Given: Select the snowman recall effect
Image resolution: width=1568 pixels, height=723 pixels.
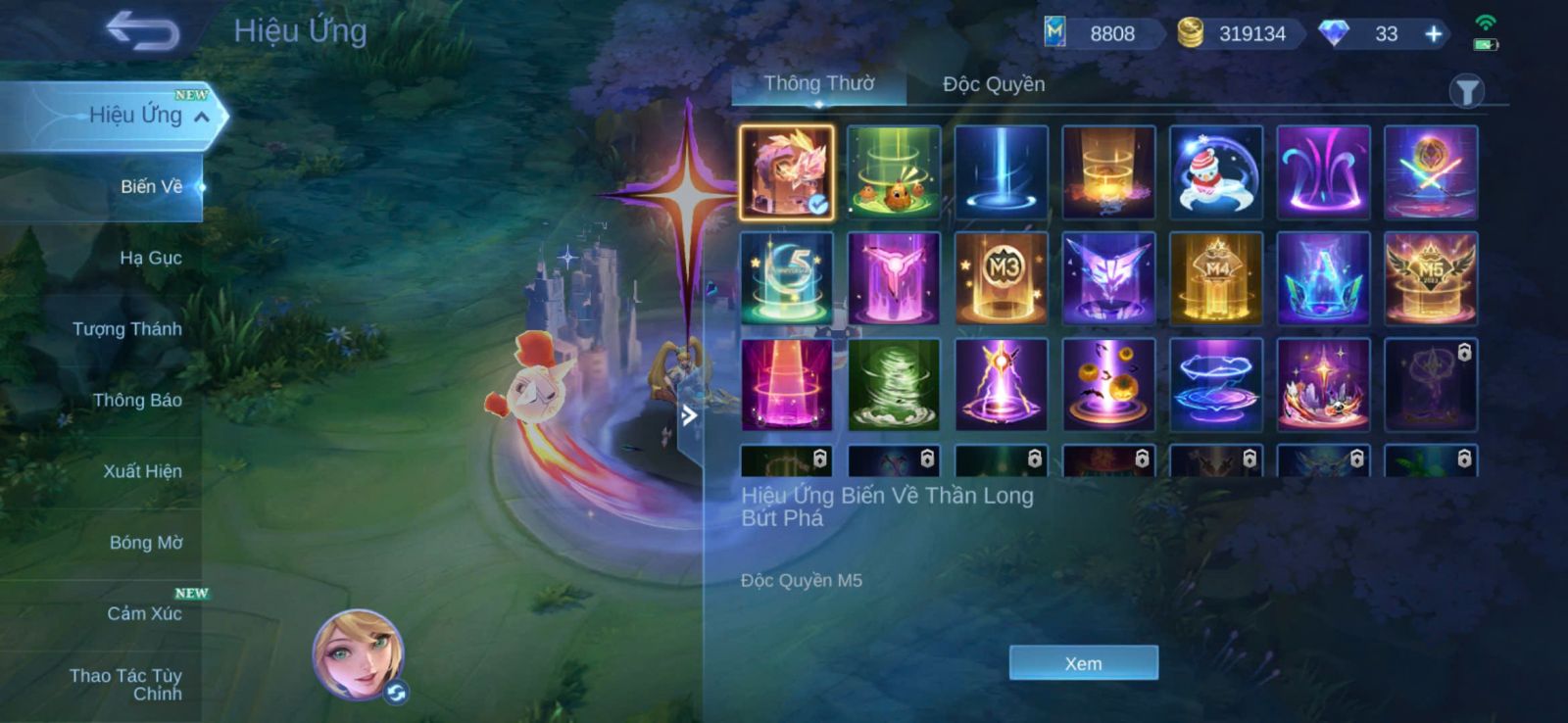Looking at the screenshot, I should [x=1215, y=172].
